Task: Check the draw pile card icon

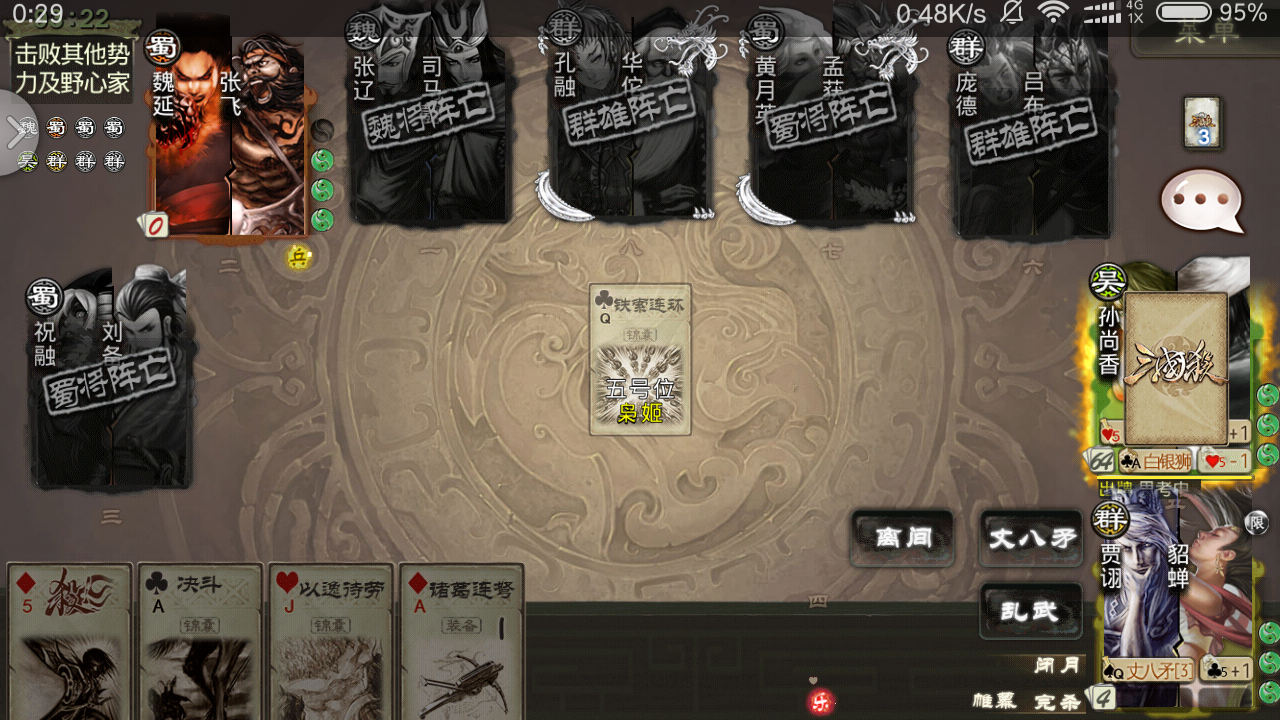Action: point(1202,123)
